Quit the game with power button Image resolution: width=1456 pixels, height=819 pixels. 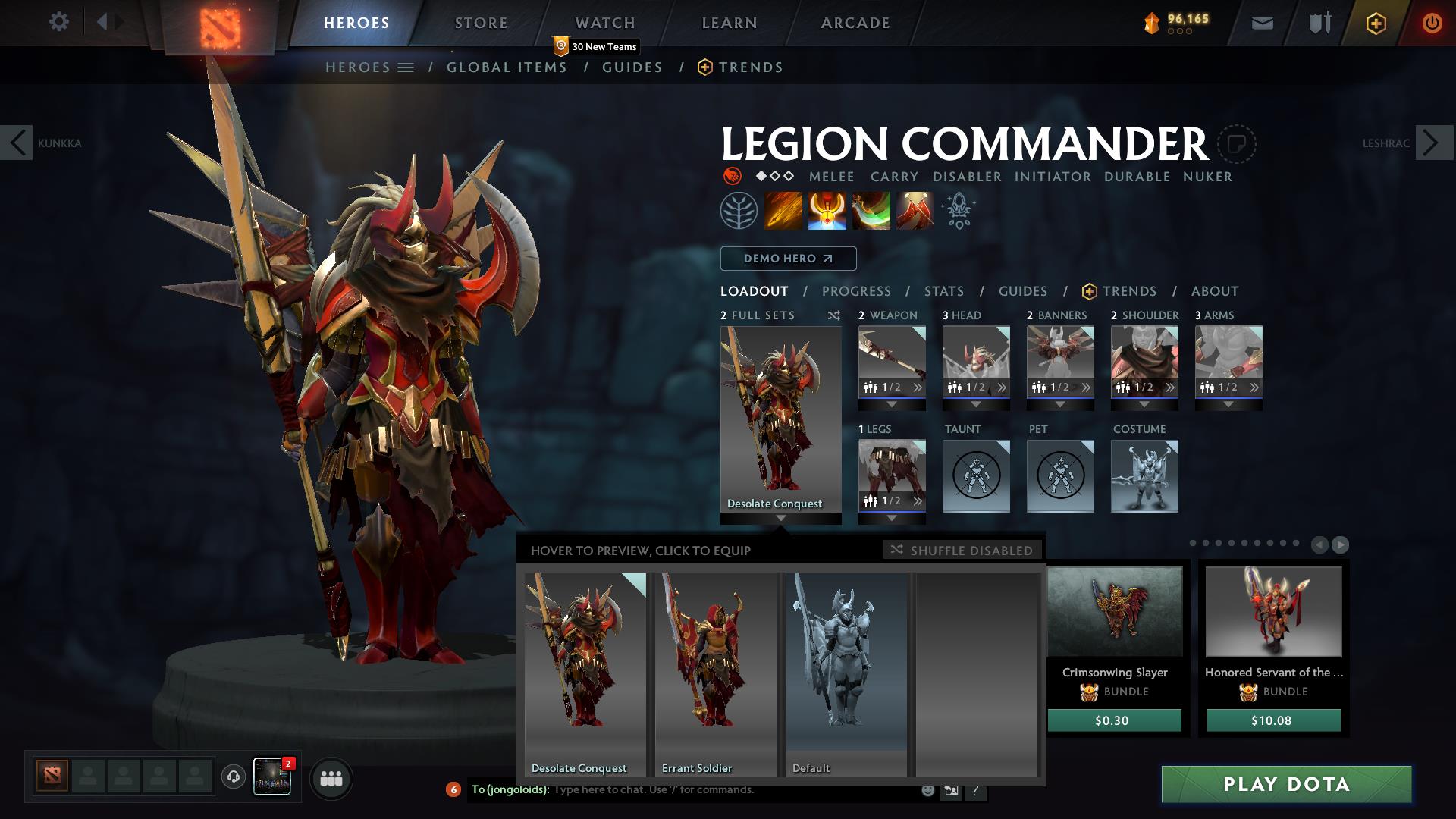[x=1432, y=23]
